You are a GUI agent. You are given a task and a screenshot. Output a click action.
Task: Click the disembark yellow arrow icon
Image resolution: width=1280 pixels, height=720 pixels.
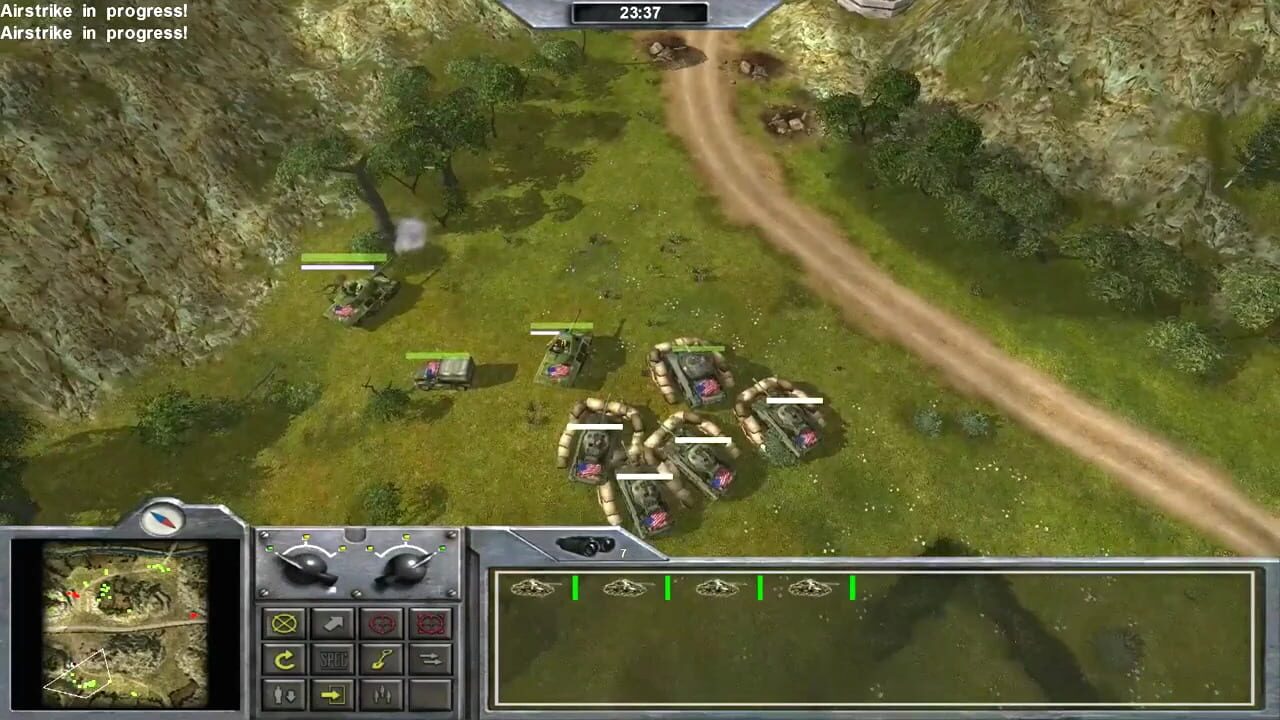[332, 696]
